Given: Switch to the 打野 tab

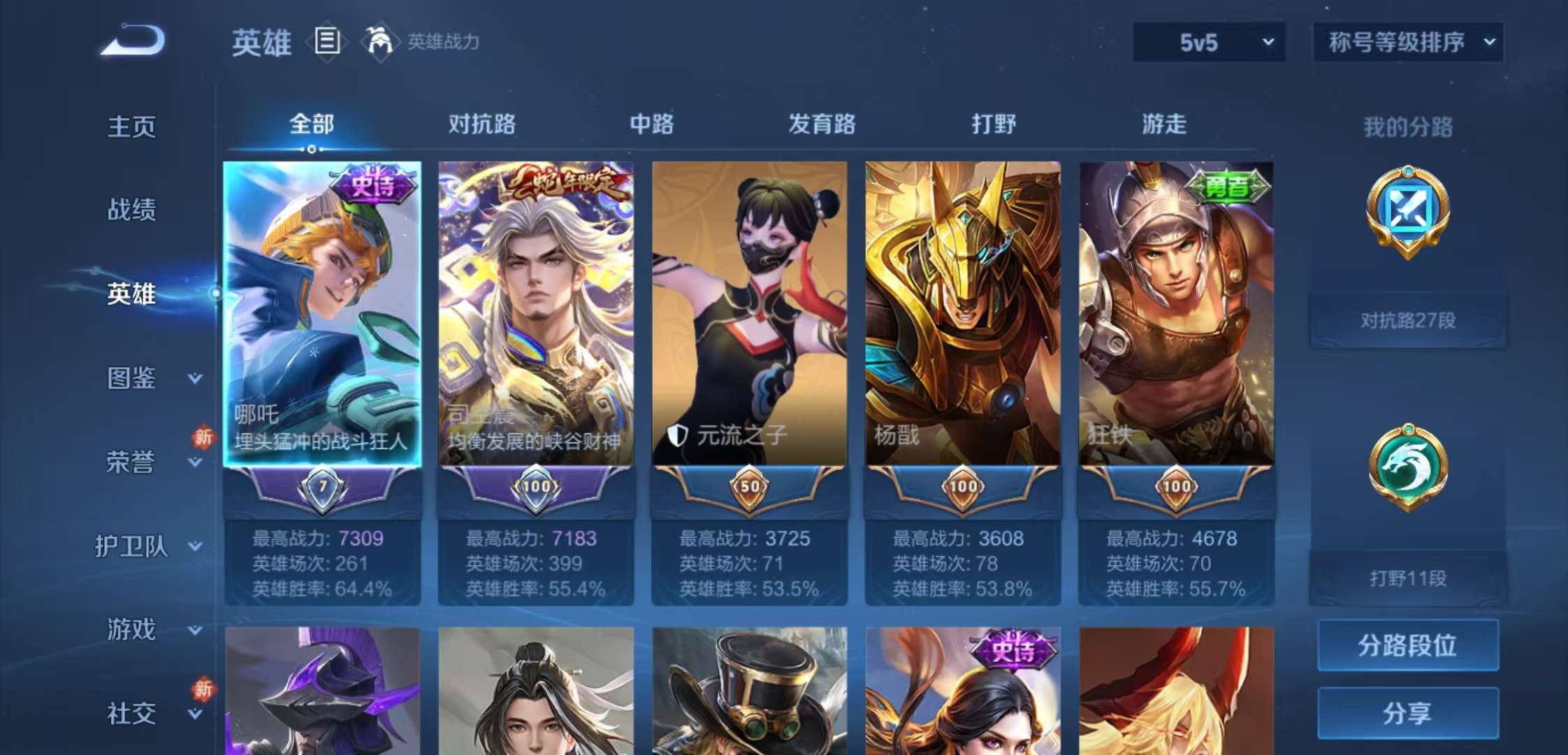Looking at the screenshot, I should pos(994,124).
